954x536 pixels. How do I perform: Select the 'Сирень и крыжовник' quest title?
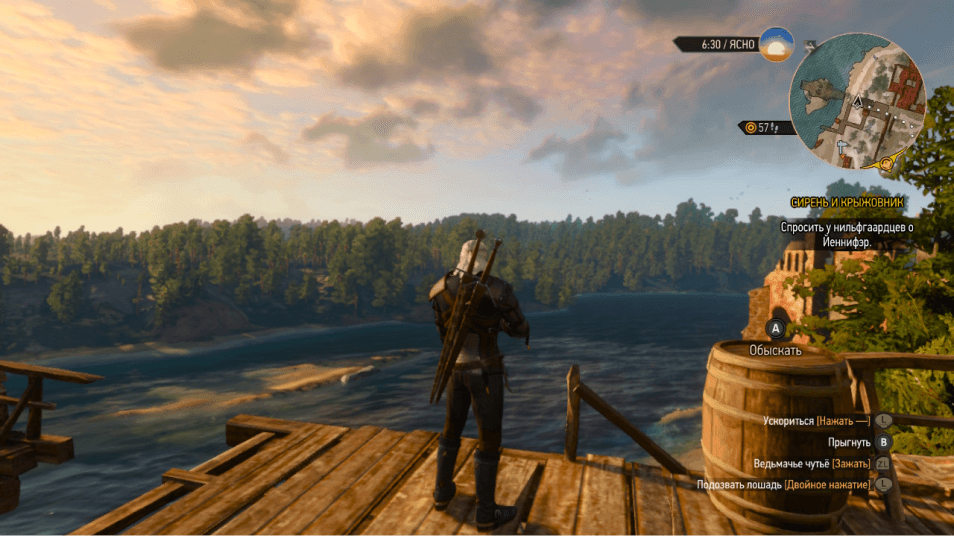847,202
